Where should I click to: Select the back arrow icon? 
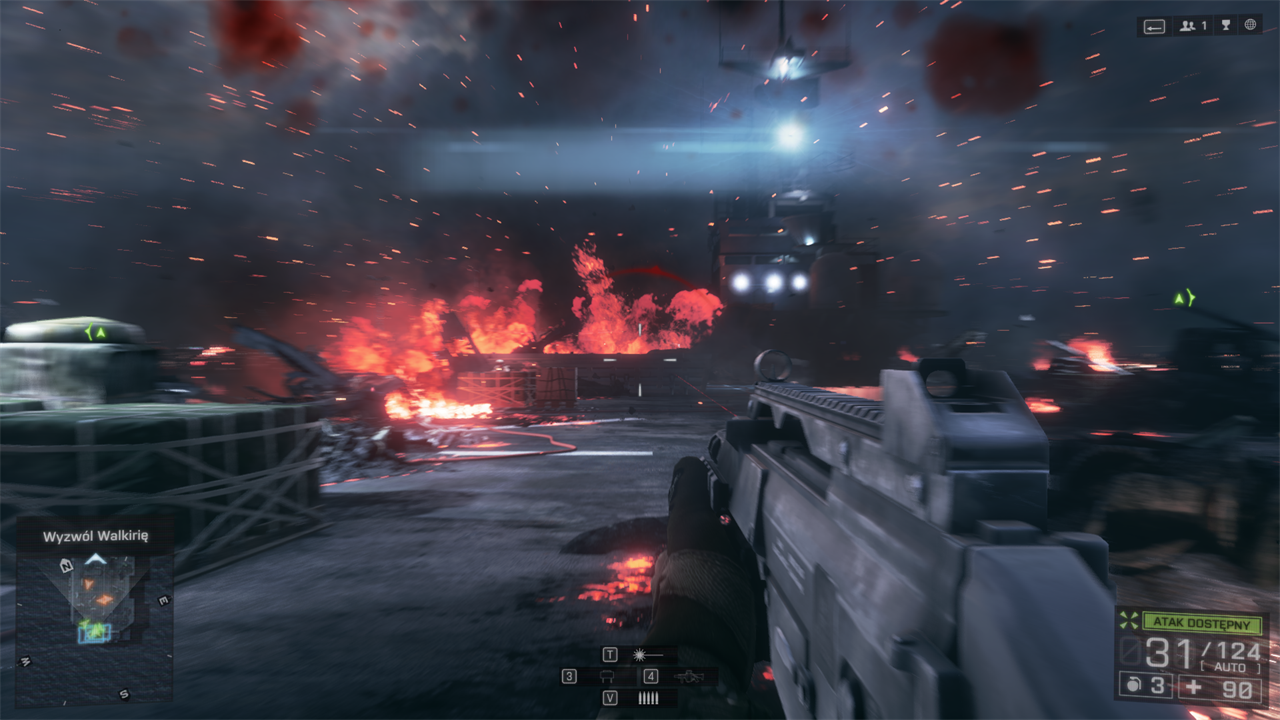tap(1155, 27)
